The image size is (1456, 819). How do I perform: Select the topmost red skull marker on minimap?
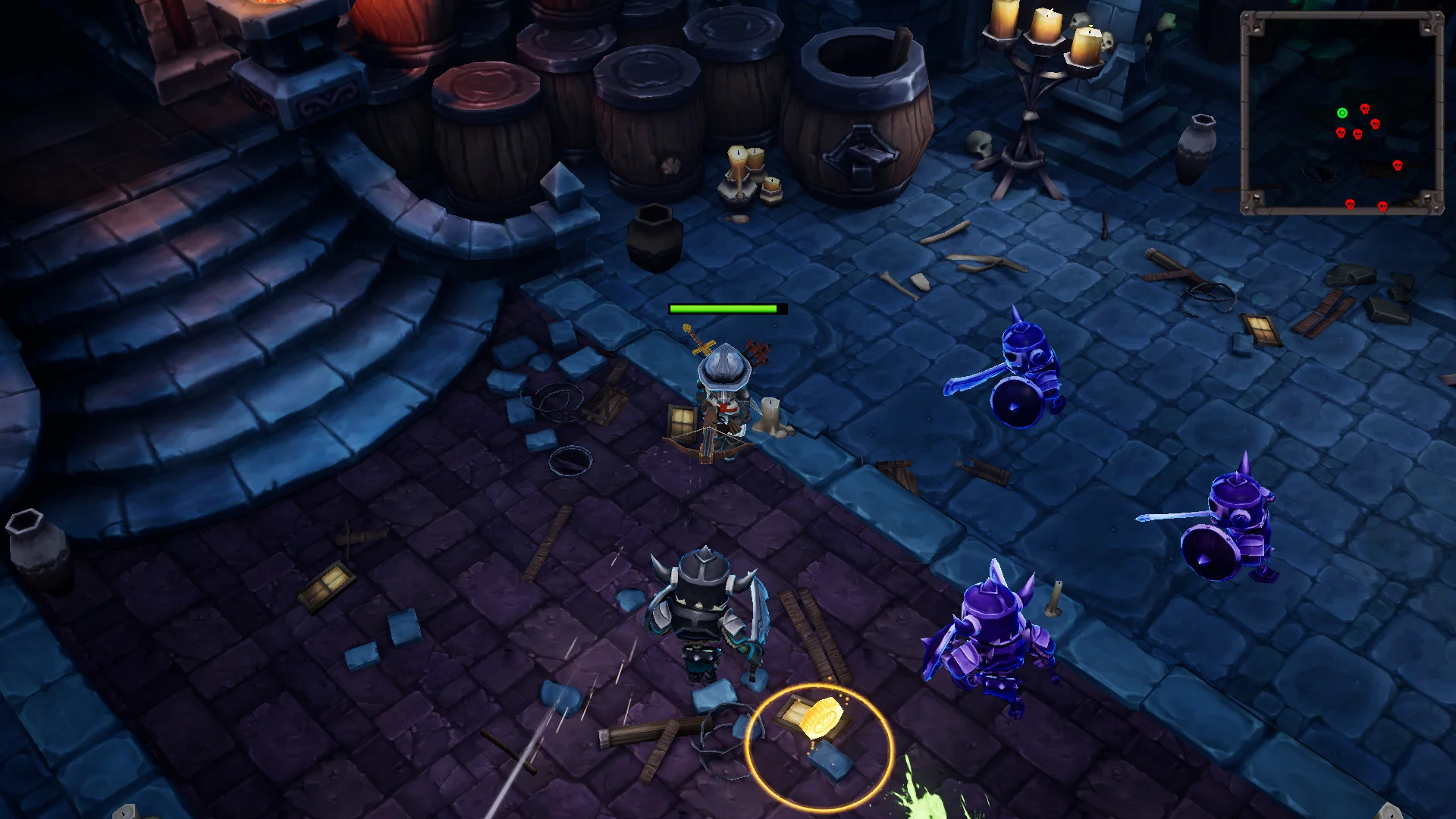(1365, 108)
